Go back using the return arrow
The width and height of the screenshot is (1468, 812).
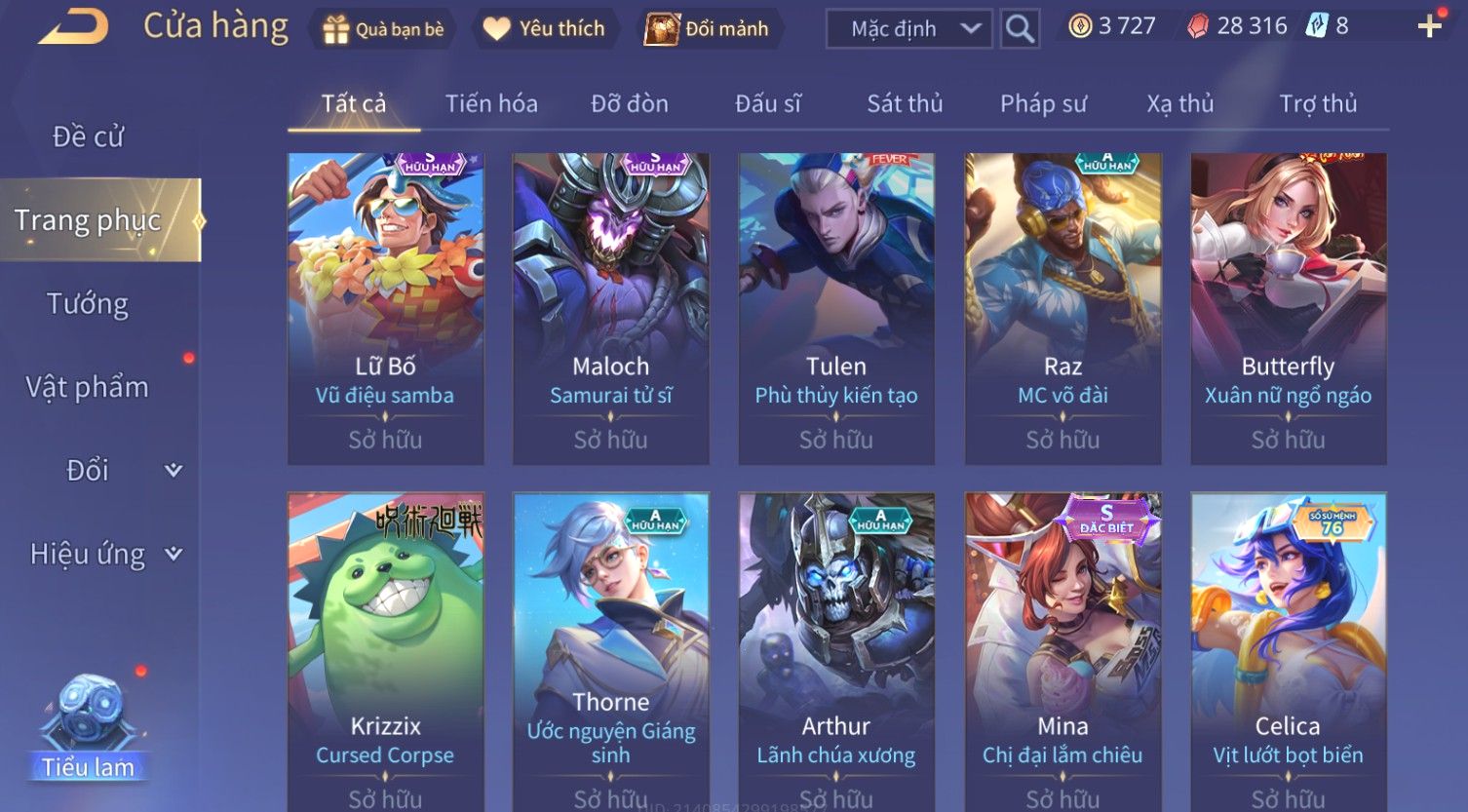73,26
